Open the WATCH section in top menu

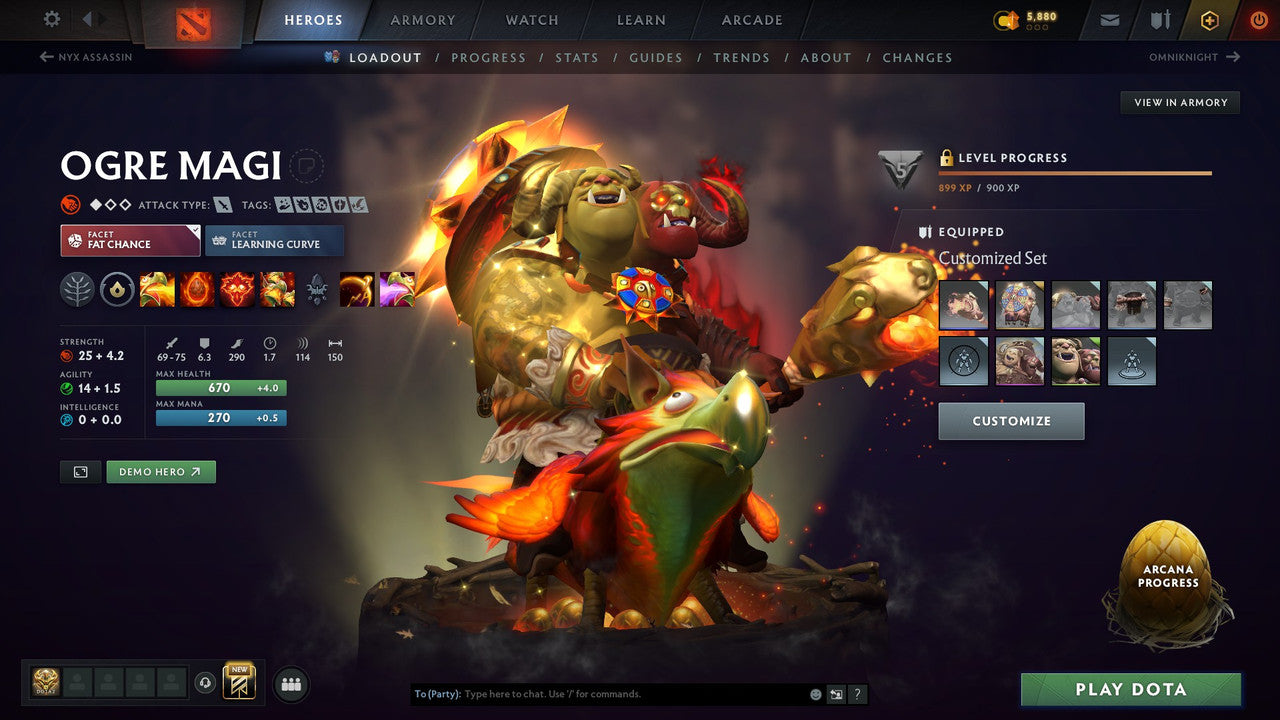click(531, 19)
